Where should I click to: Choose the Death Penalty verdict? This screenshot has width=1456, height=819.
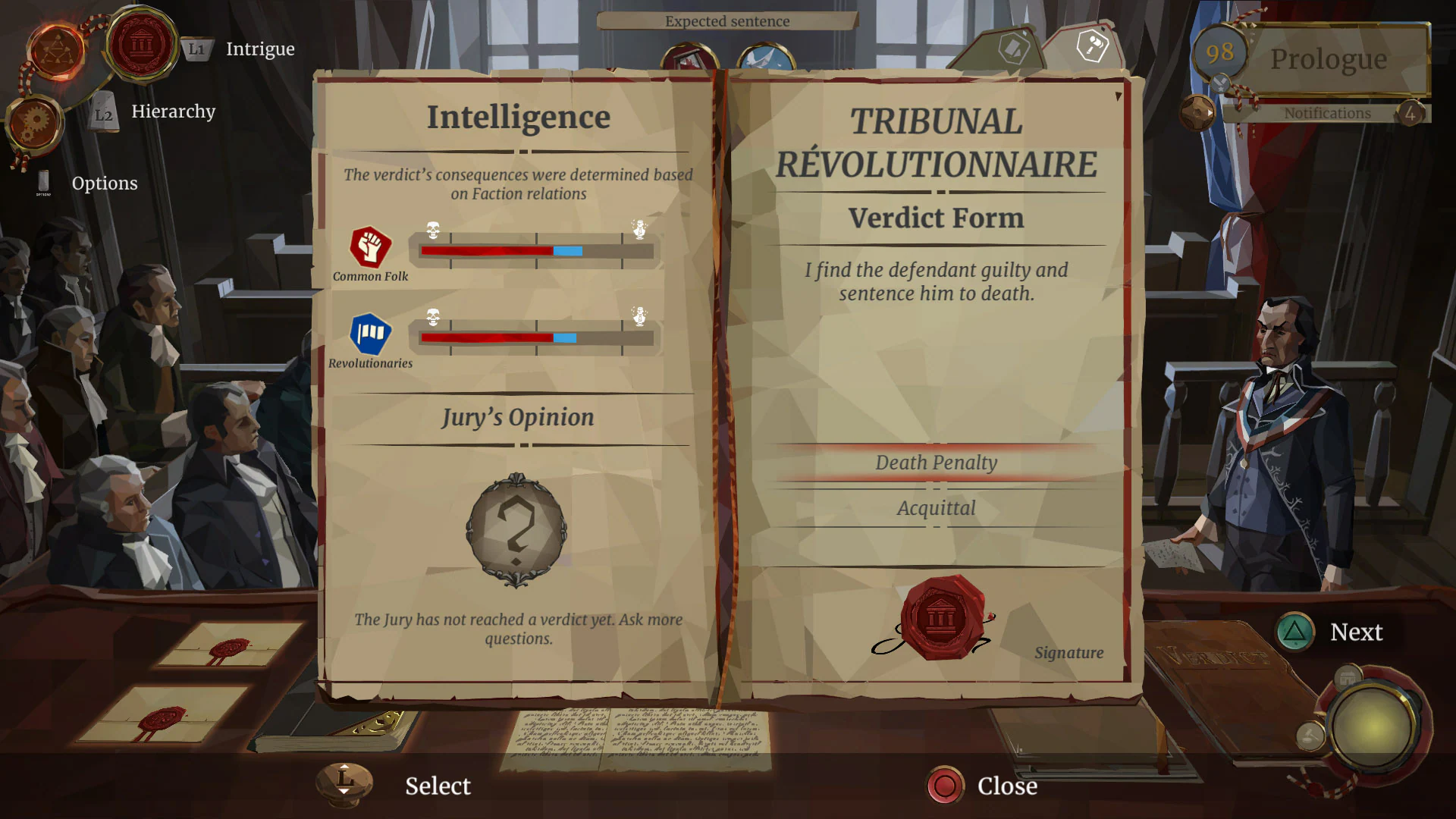pos(937,463)
